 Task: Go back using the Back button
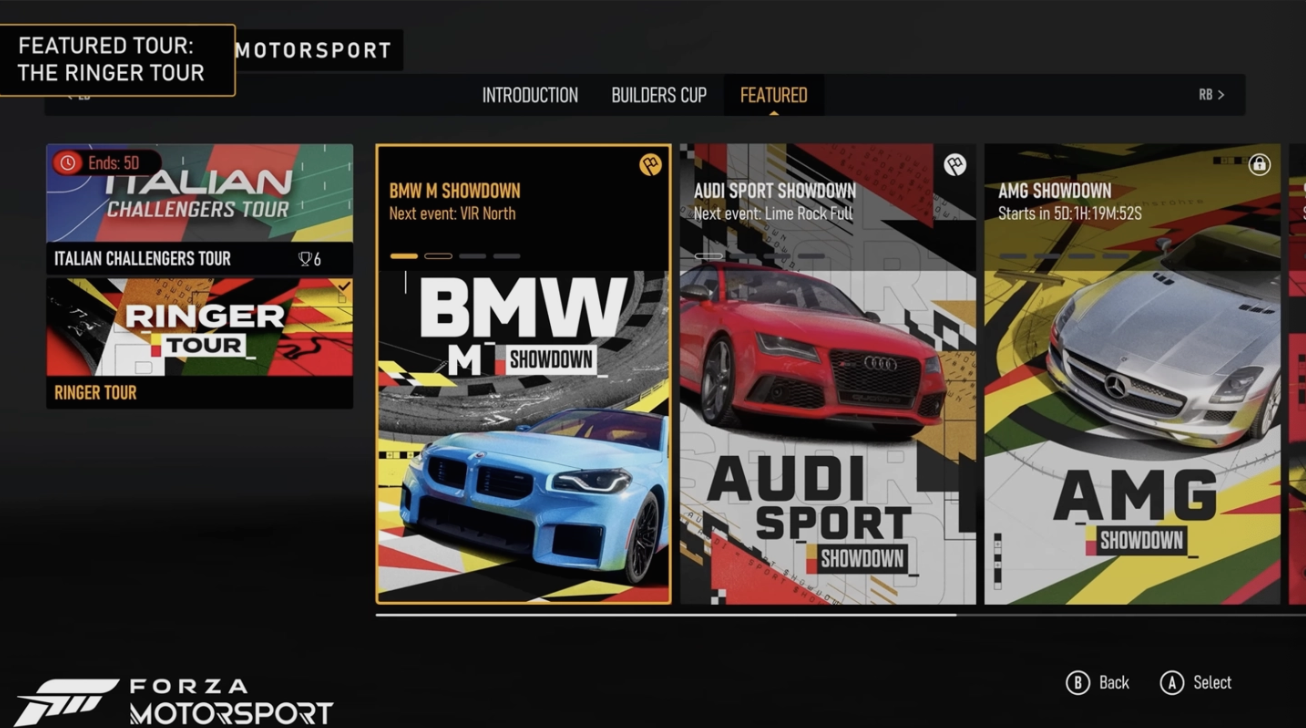point(1098,683)
